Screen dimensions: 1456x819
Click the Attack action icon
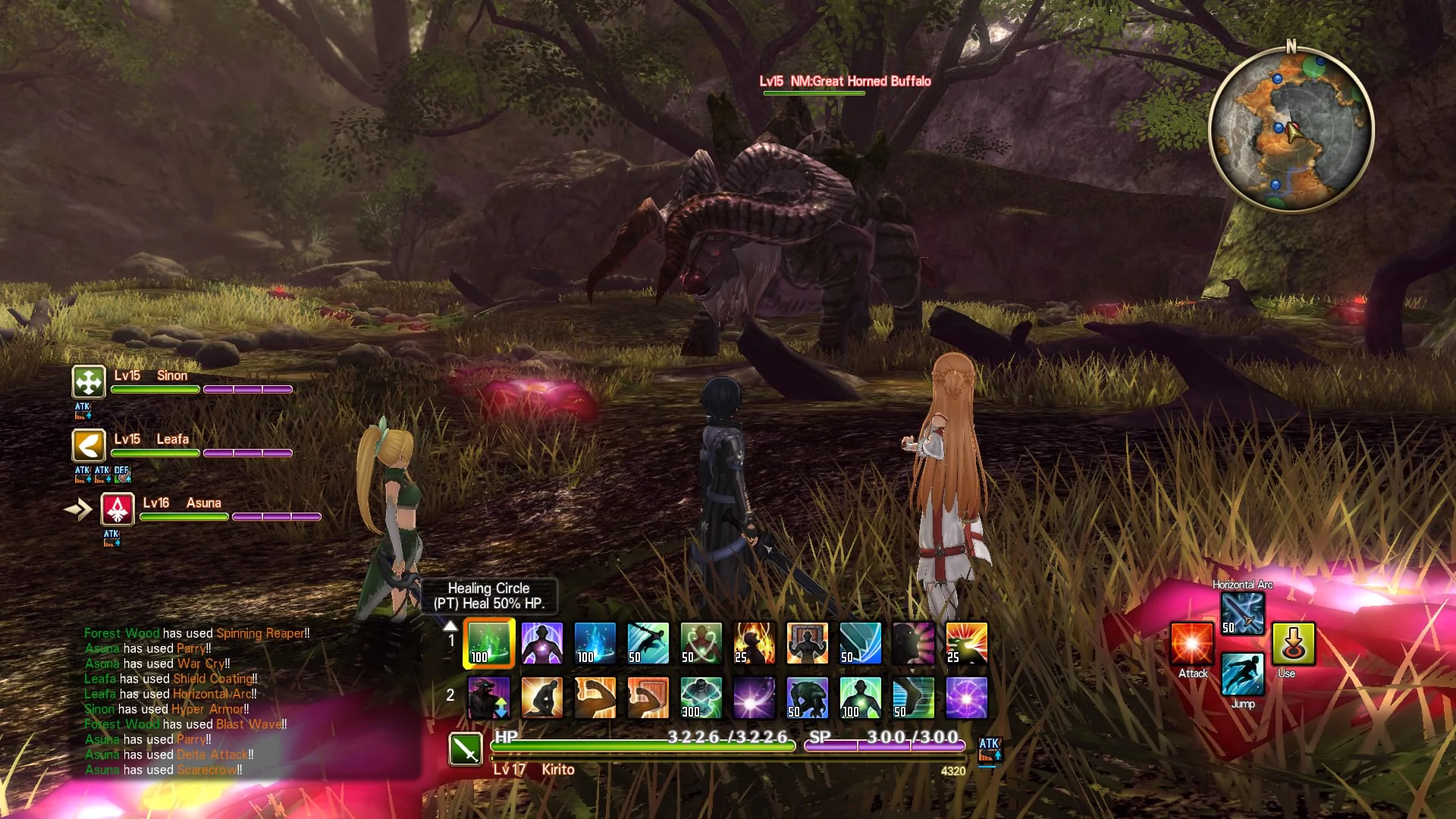[x=1191, y=643]
